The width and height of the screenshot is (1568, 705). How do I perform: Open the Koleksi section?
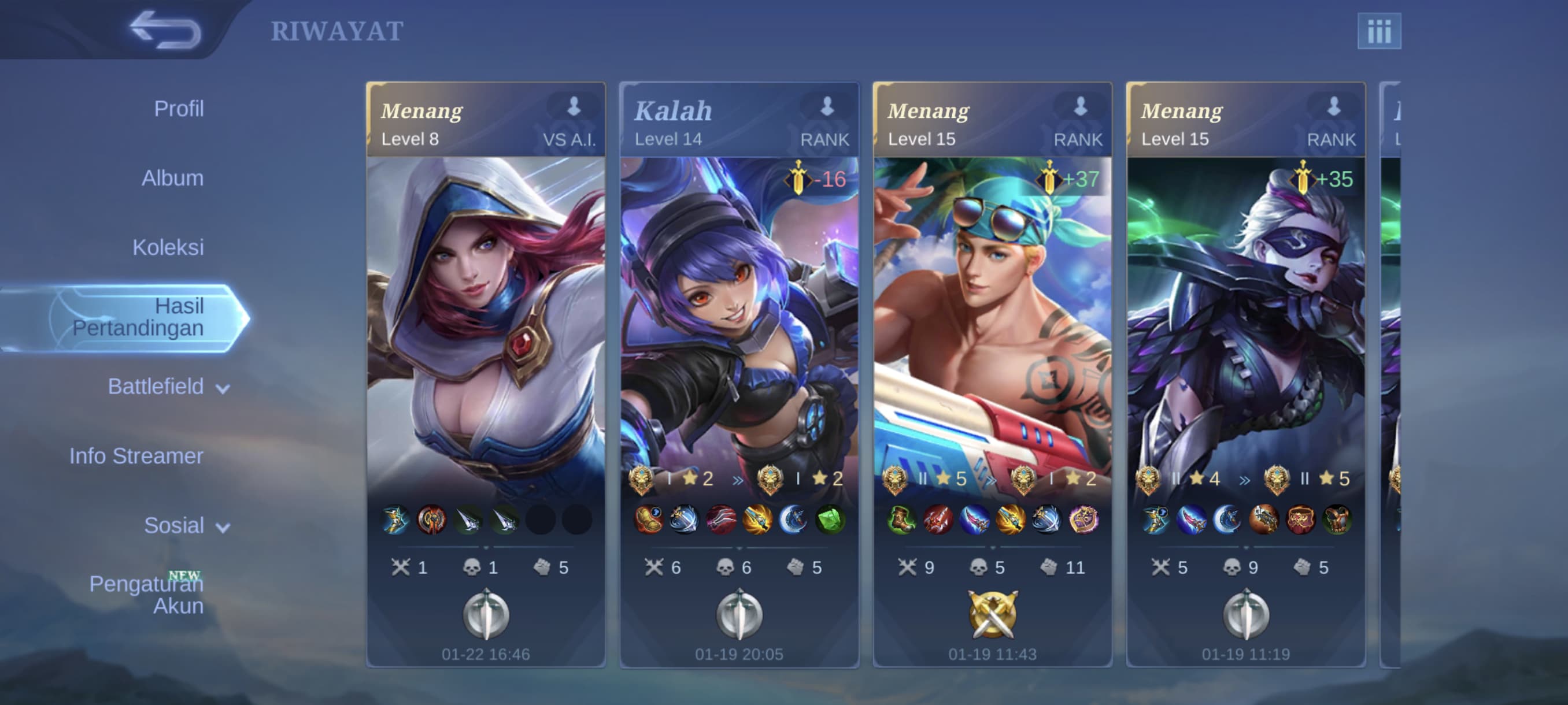pyautogui.click(x=168, y=247)
